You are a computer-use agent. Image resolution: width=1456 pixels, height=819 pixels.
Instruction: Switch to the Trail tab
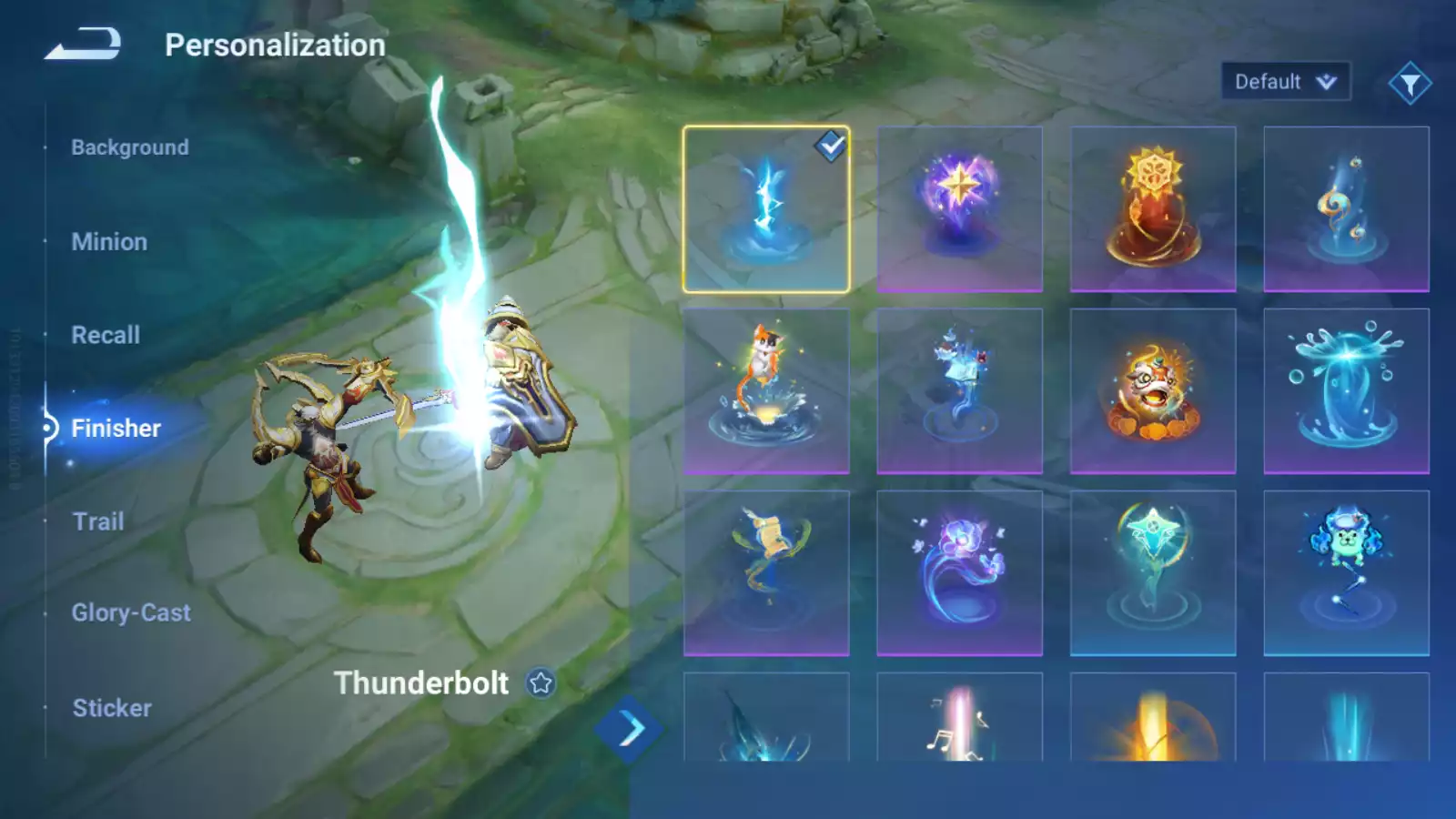(x=98, y=521)
